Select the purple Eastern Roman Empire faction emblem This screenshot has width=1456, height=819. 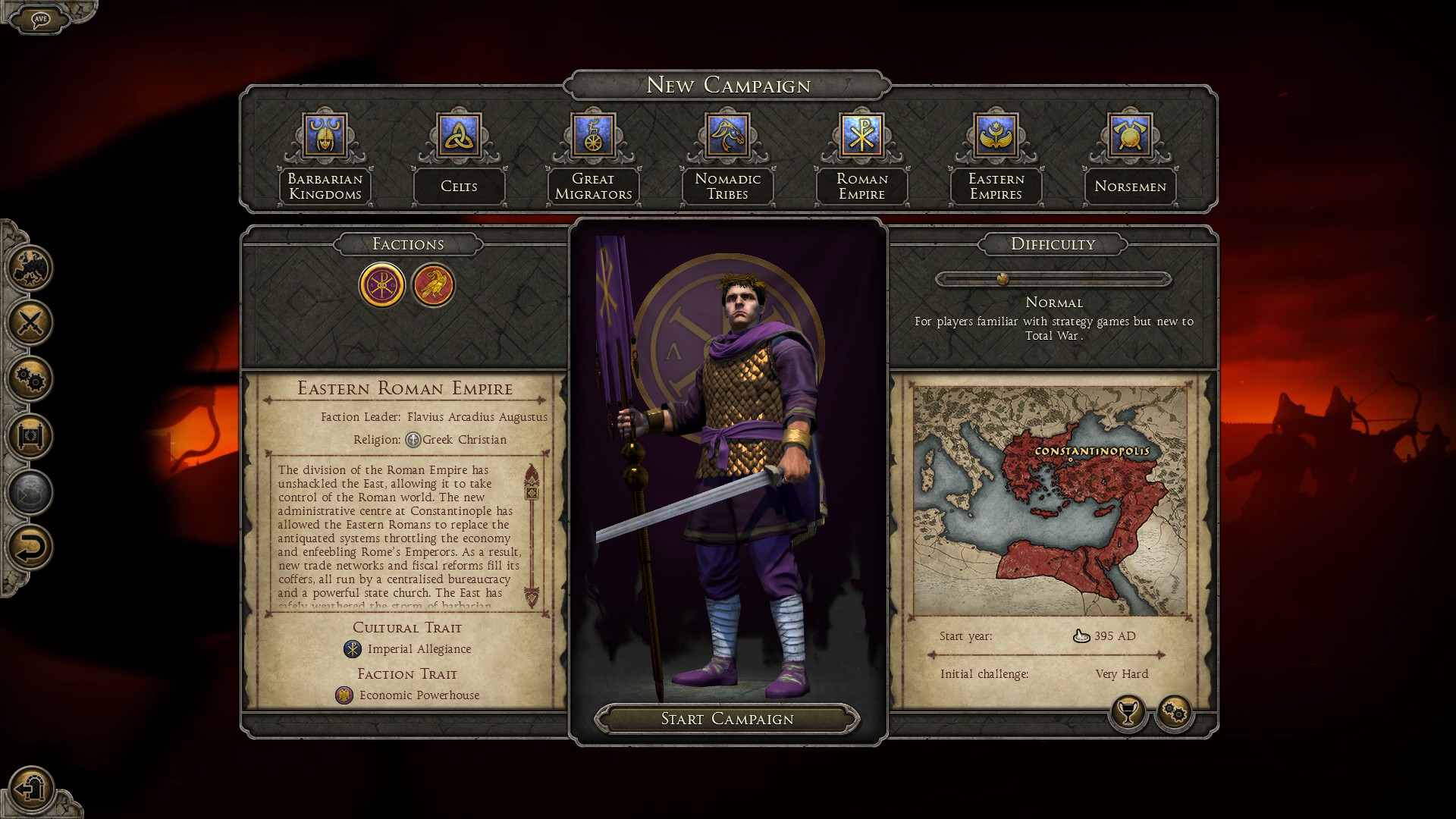(x=381, y=285)
